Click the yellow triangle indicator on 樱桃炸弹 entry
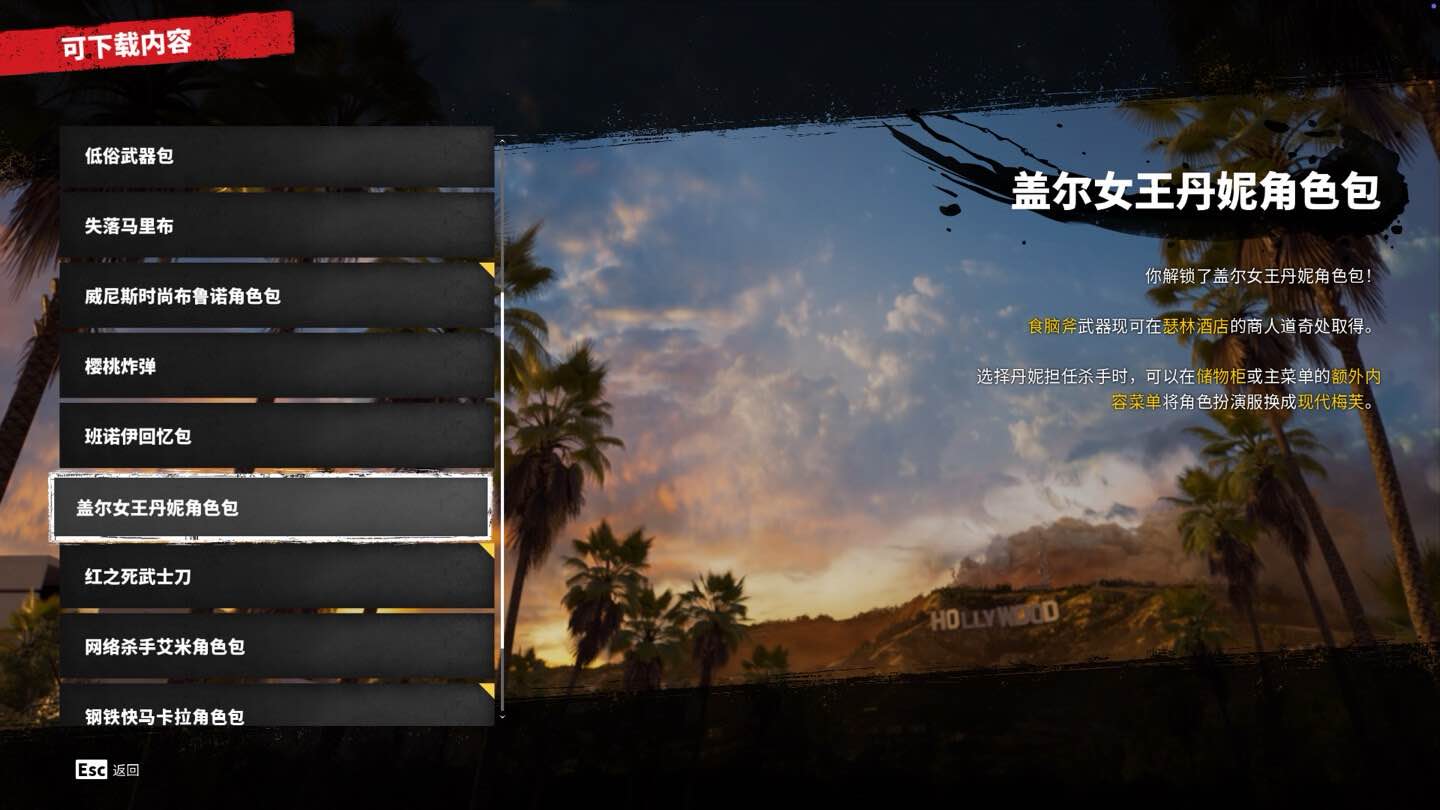This screenshot has height=810, width=1440. 486,338
